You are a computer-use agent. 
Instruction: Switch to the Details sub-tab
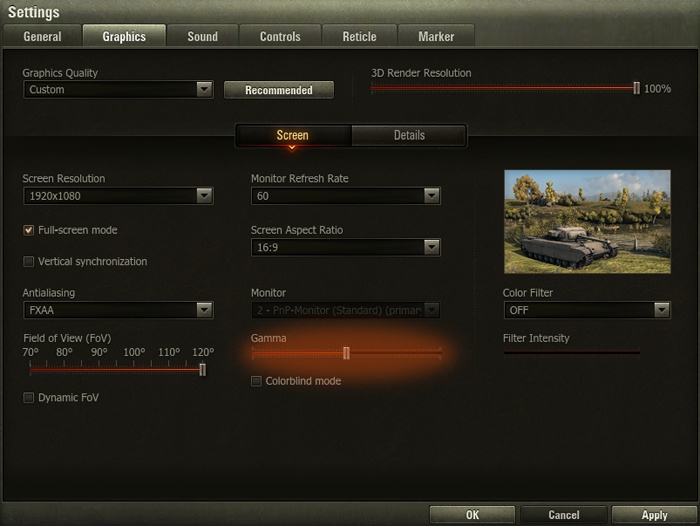408,135
